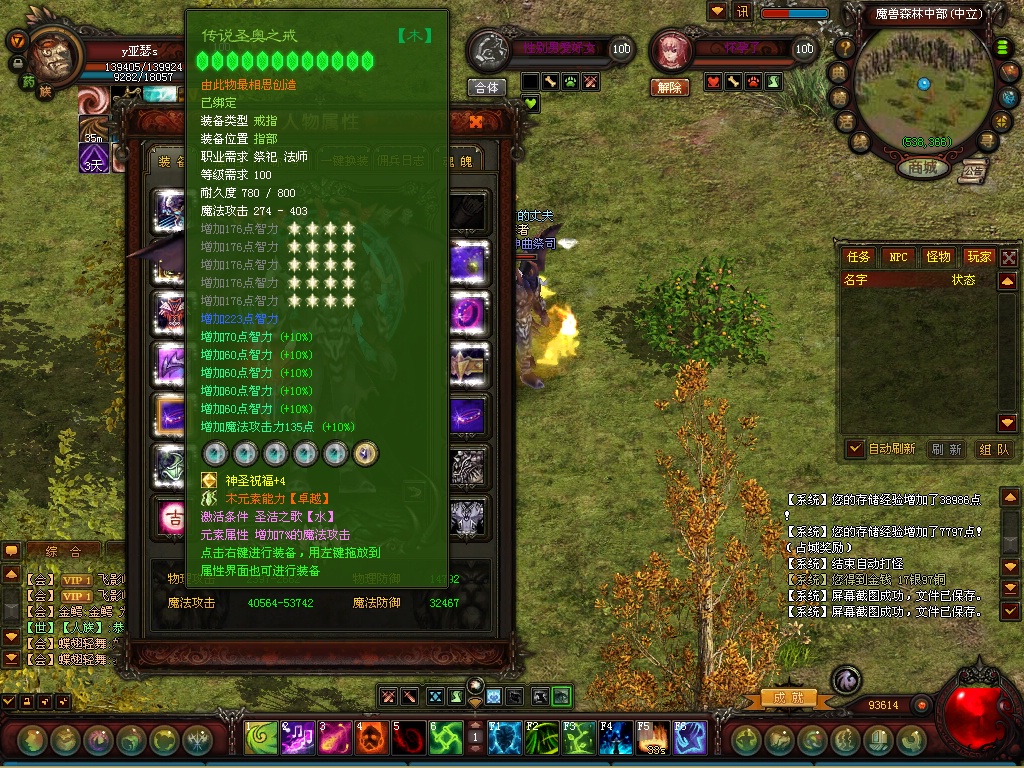Screen dimensions: 1024x768
Task: Click the 刷新 refresh button
Action: tap(946, 449)
